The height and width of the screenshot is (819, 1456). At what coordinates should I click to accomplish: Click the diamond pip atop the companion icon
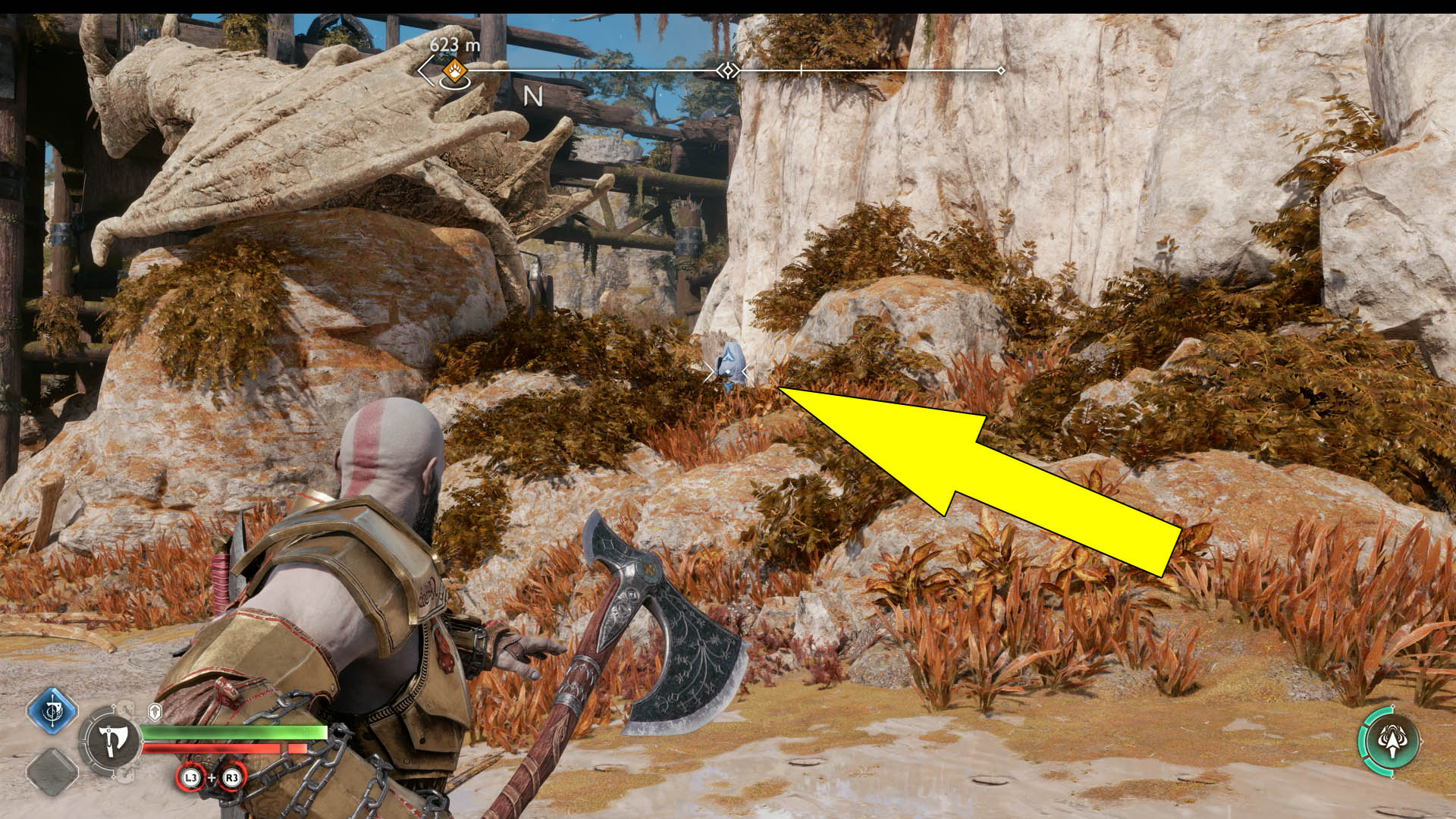coord(1393,706)
